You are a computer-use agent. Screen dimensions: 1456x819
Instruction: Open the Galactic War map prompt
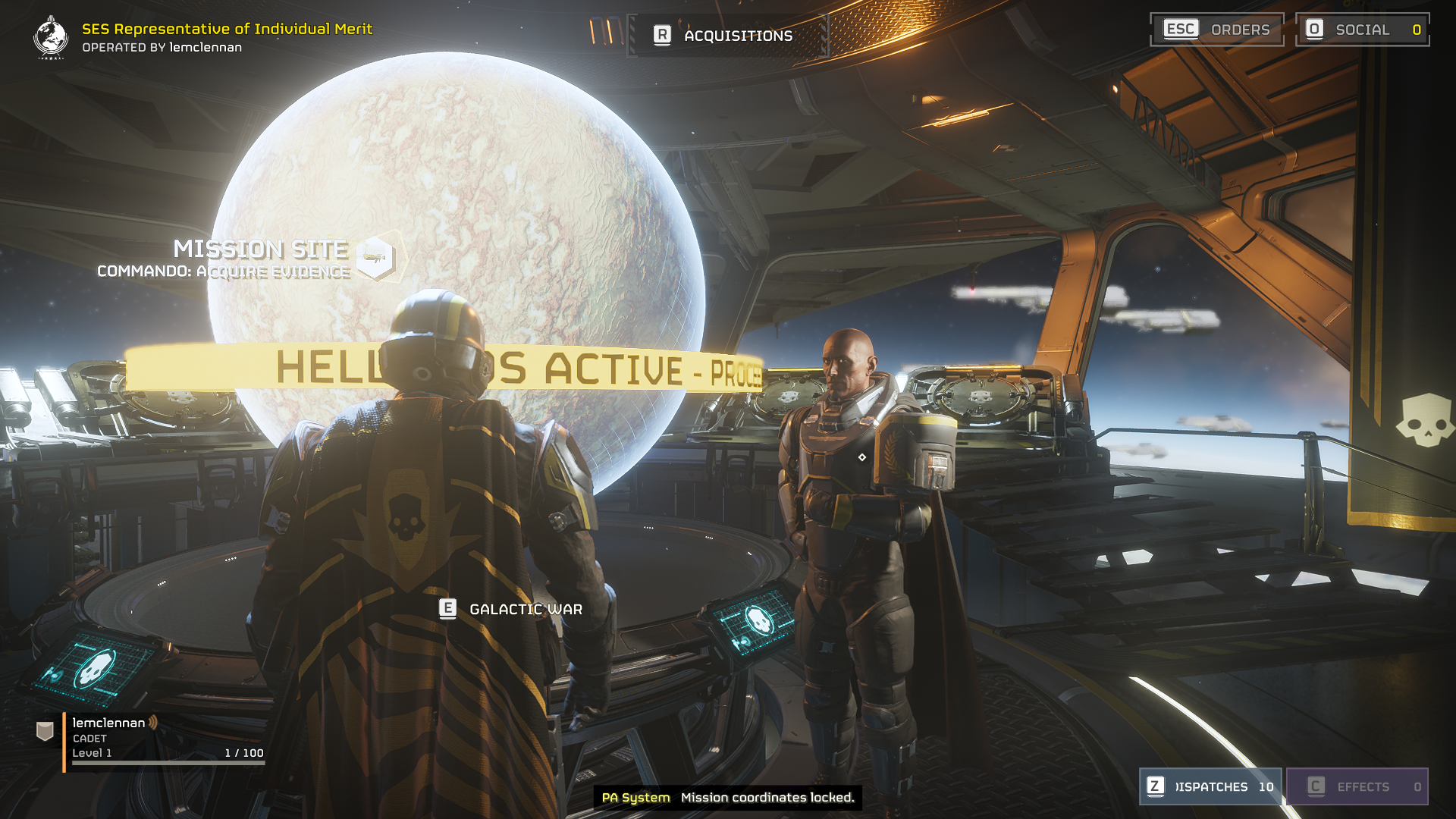click(511, 609)
